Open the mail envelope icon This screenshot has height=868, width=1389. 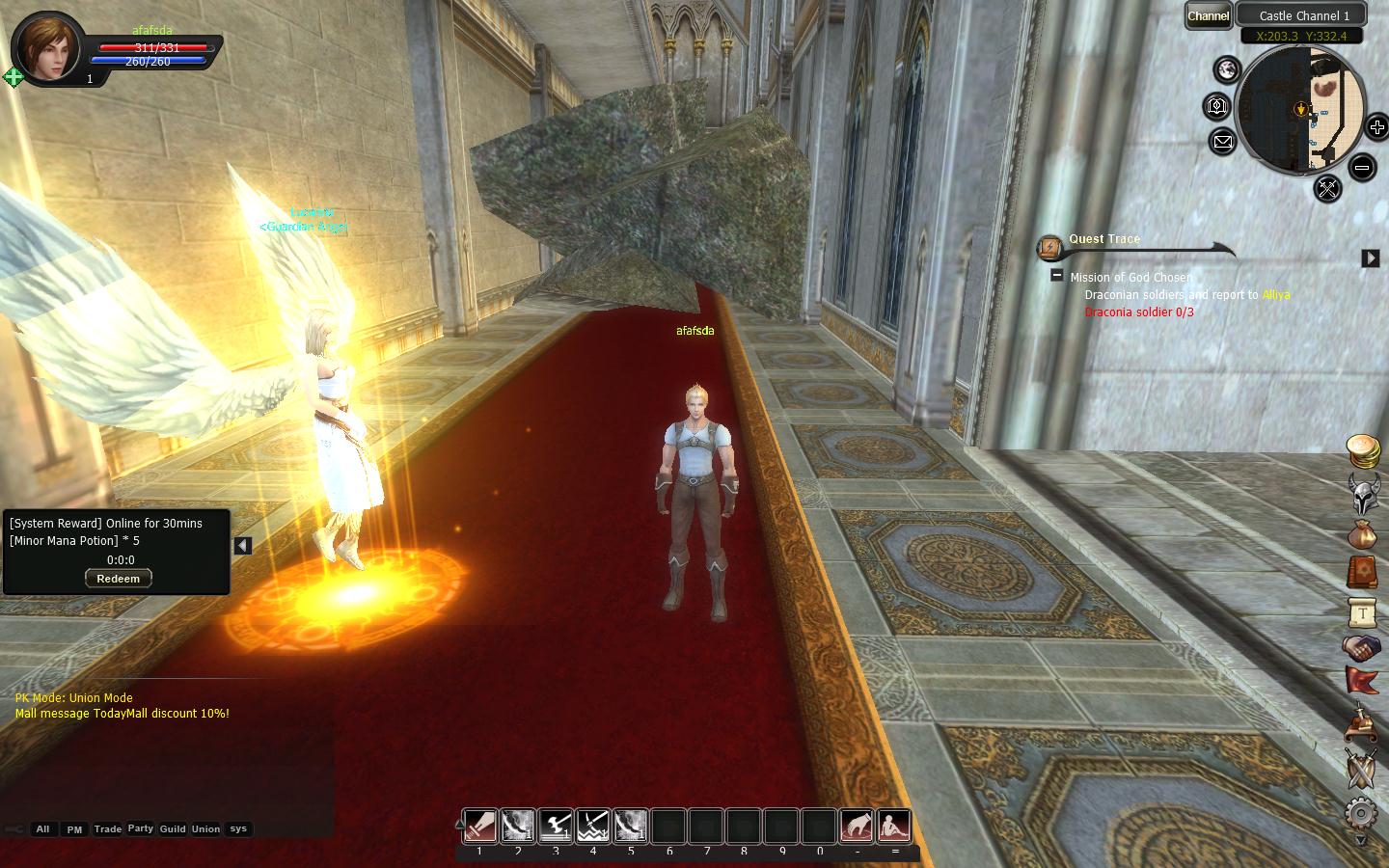click(x=1222, y=142)
